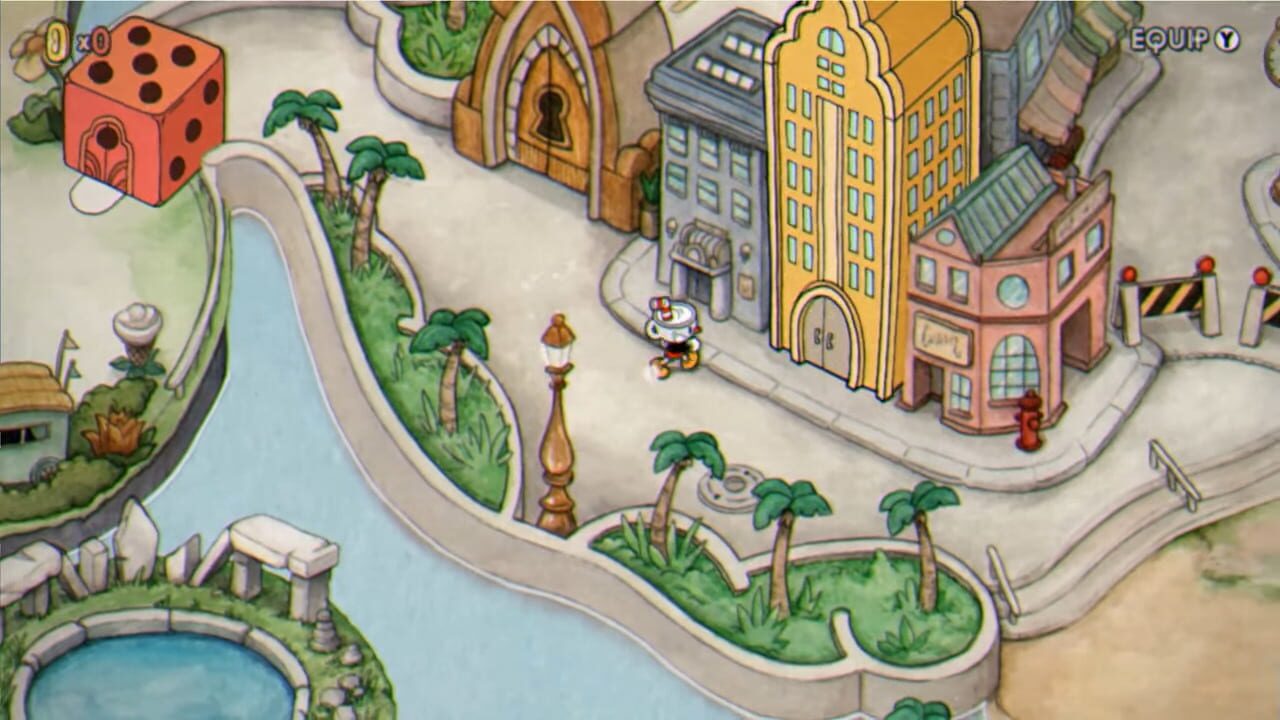The height and width of the screenshot is (720, 1280).
Task: Click the ice cream cone statue
Action: pyautogui.click(x=135, y=325)
